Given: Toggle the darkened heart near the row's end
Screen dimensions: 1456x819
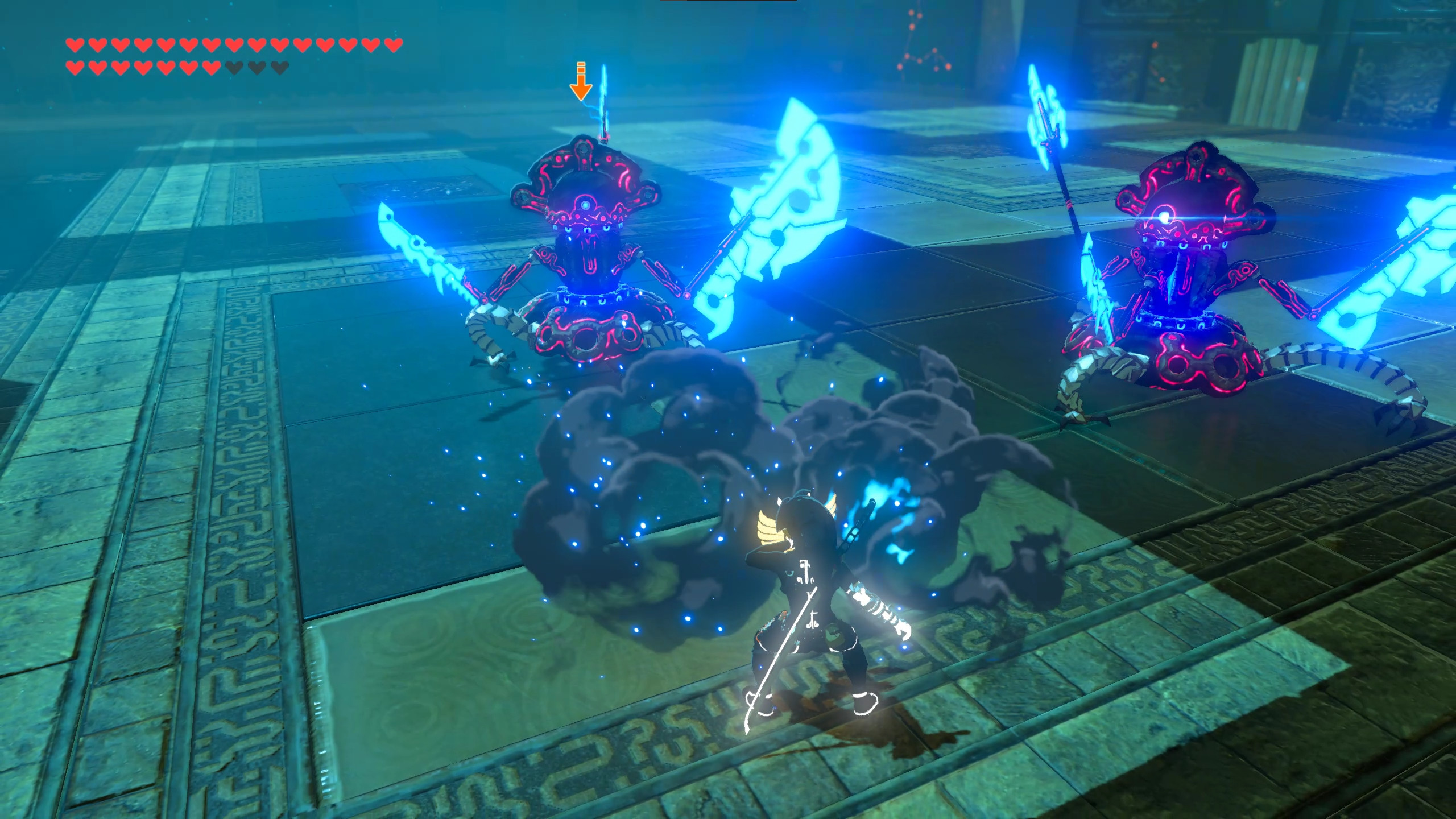Looking at the screenshot, I should tap(257, 68).
